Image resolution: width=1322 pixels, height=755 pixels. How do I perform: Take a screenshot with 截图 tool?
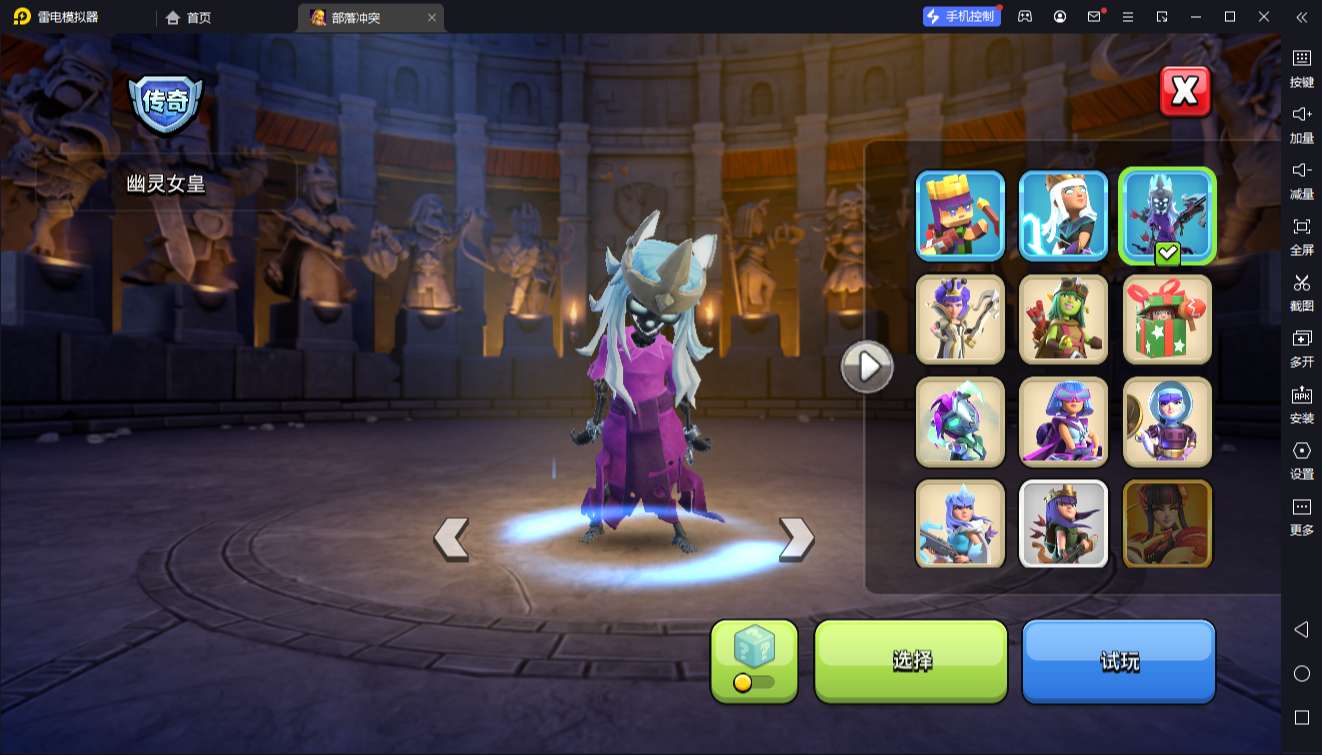1301,291
